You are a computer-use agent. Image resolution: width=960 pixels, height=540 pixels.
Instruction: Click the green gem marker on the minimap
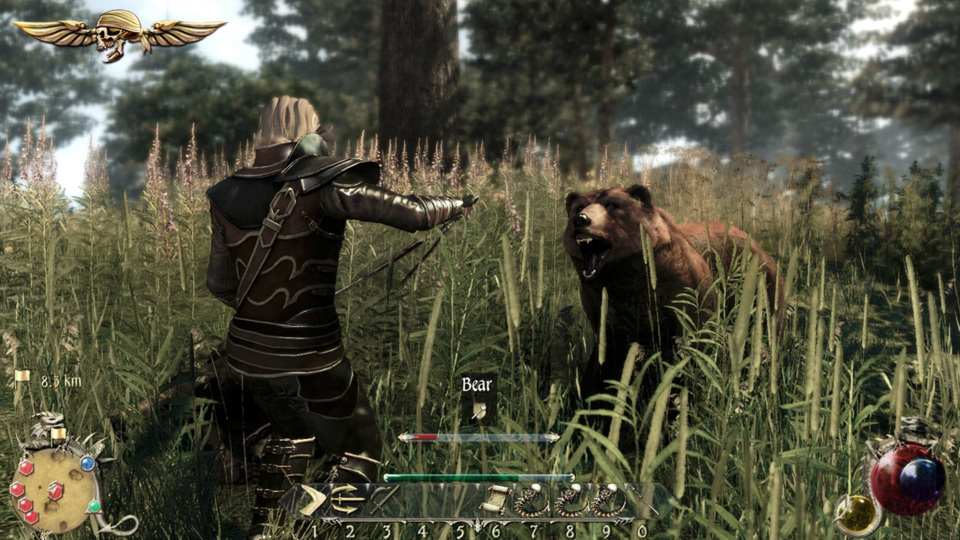94,506
